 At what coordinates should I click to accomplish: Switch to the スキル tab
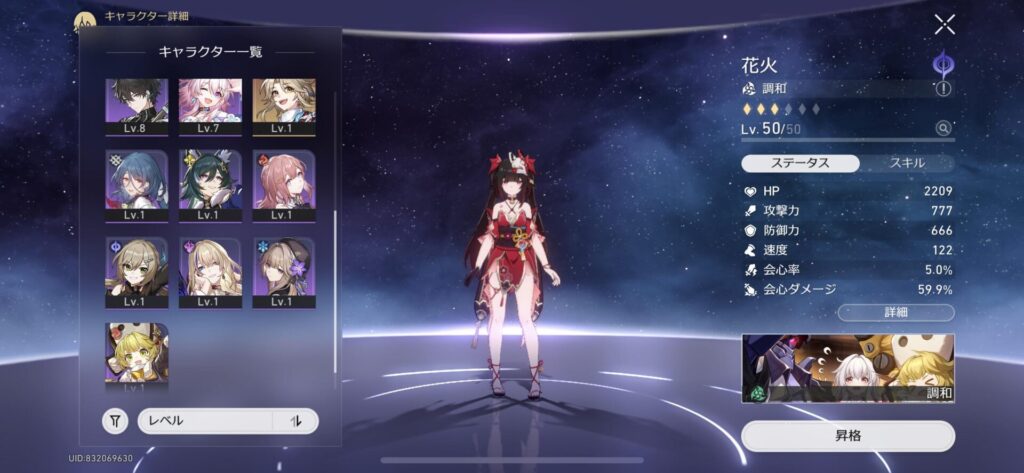[x=907, y=163]
